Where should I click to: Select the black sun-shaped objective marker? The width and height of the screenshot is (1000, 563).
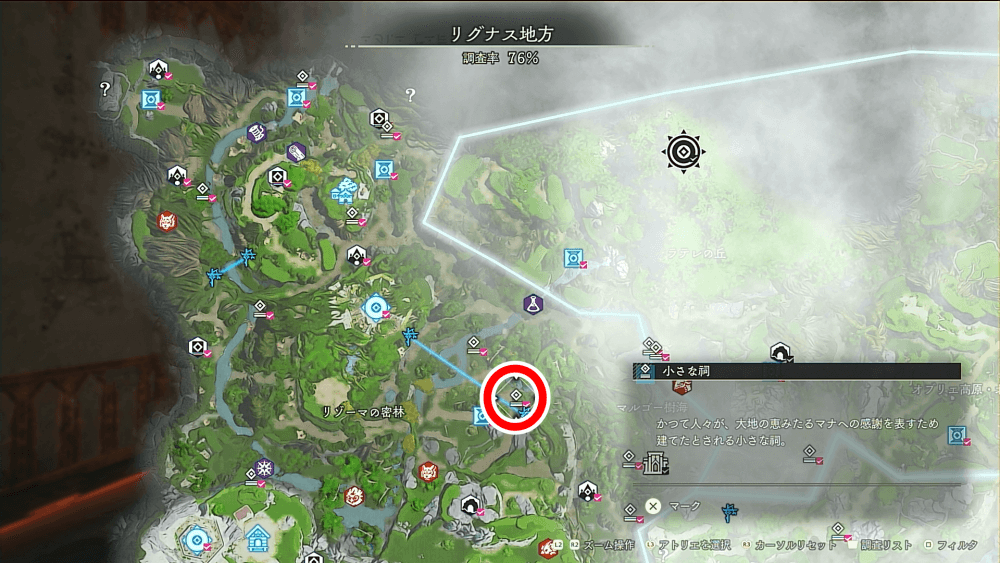pos(684,152)
